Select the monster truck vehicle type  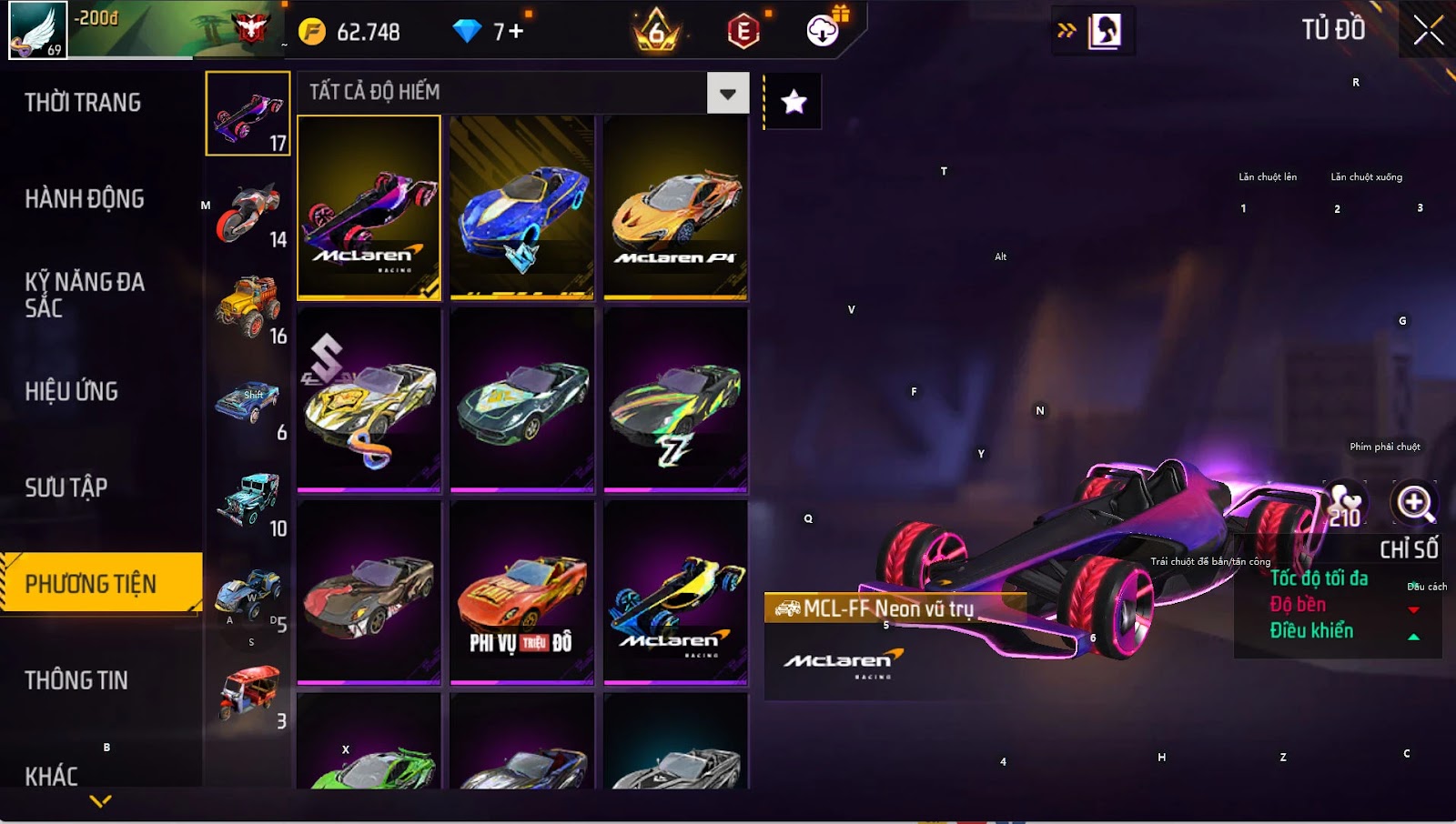click(x=248, y=309)
